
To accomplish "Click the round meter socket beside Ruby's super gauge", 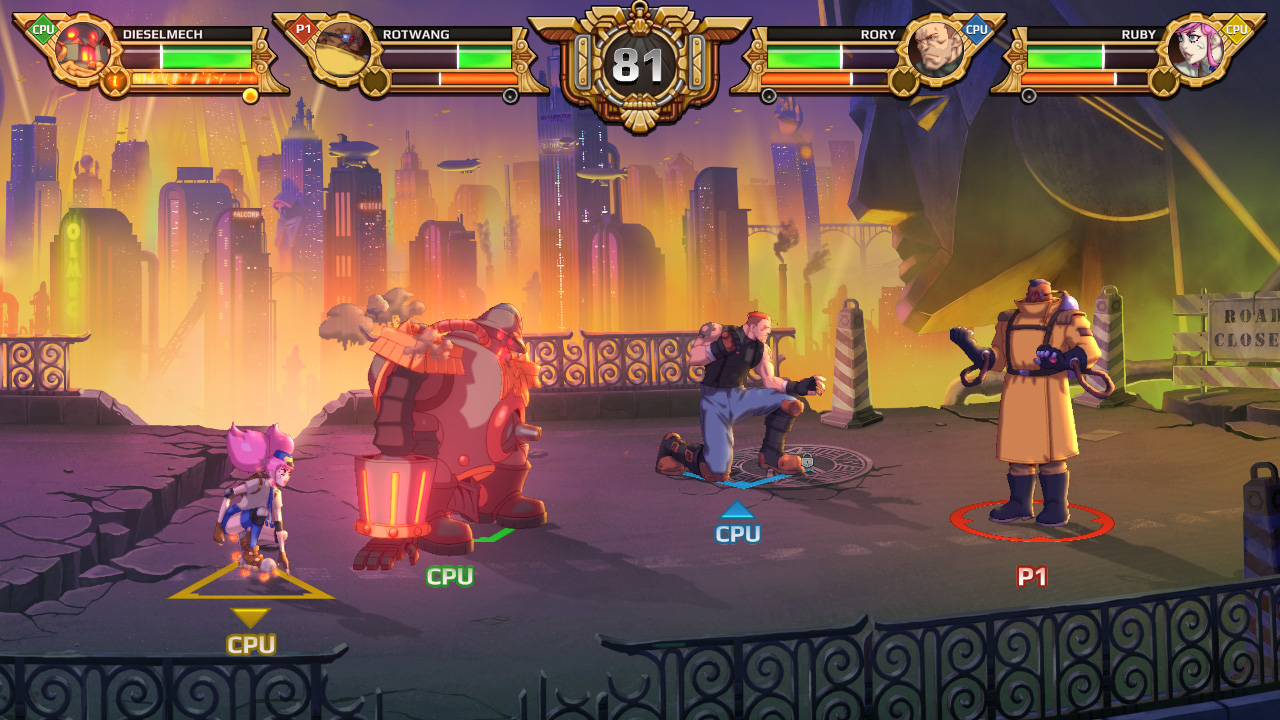I will point(1162,79).
